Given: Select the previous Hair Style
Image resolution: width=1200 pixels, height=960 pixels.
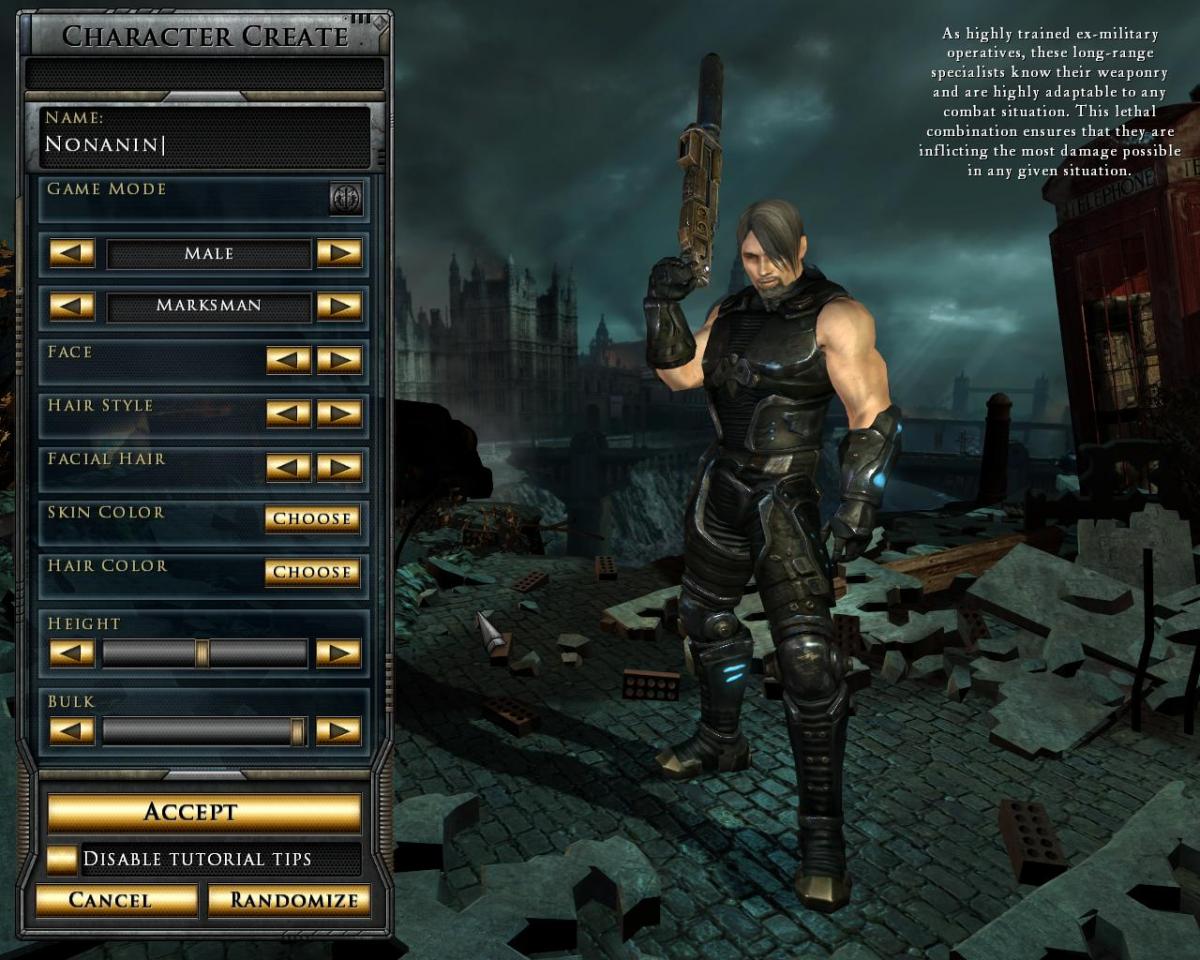Looking at the screenshot, I should pyautogui.click(x=288, y=413).
